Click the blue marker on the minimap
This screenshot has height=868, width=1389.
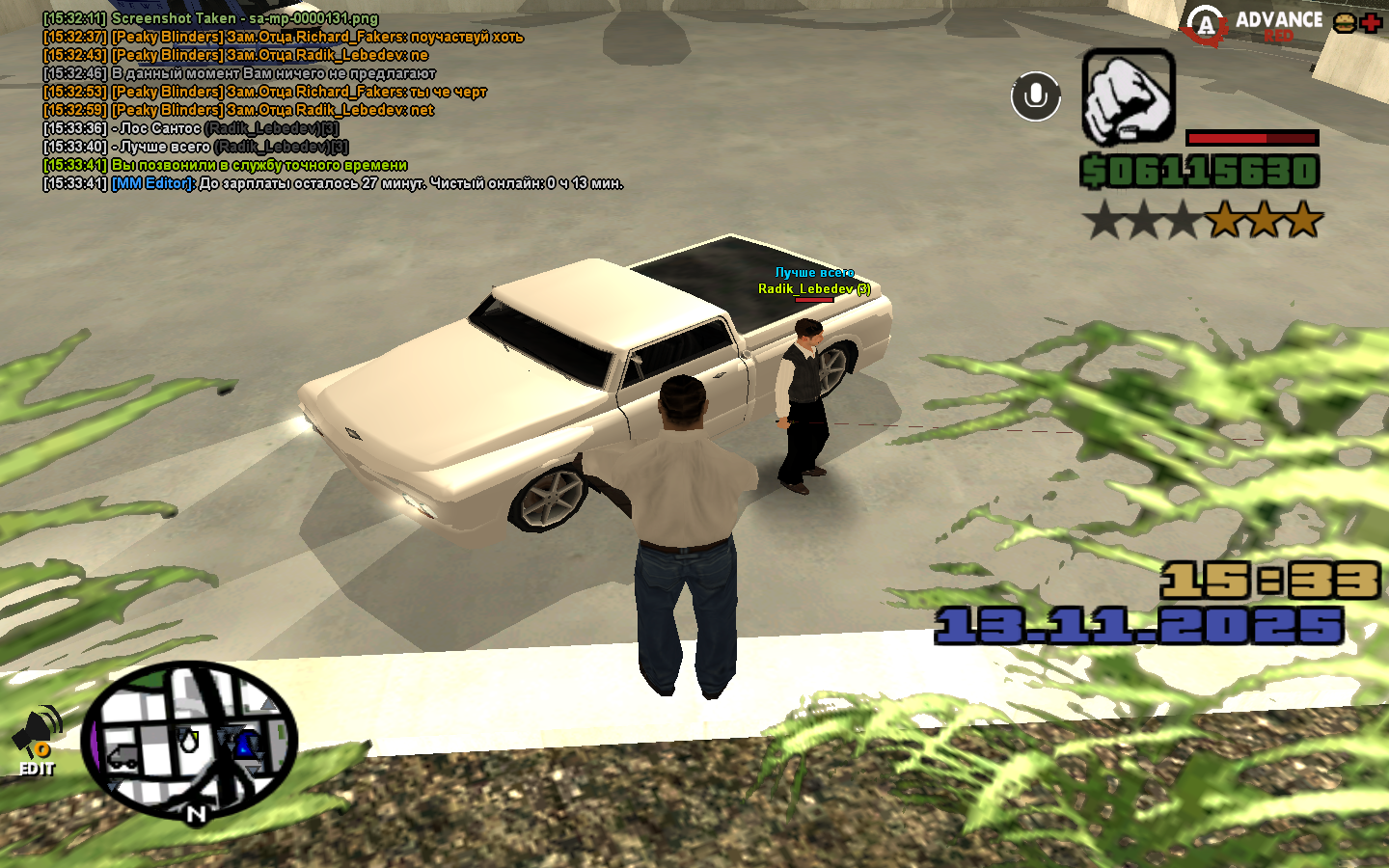point(246,744)
